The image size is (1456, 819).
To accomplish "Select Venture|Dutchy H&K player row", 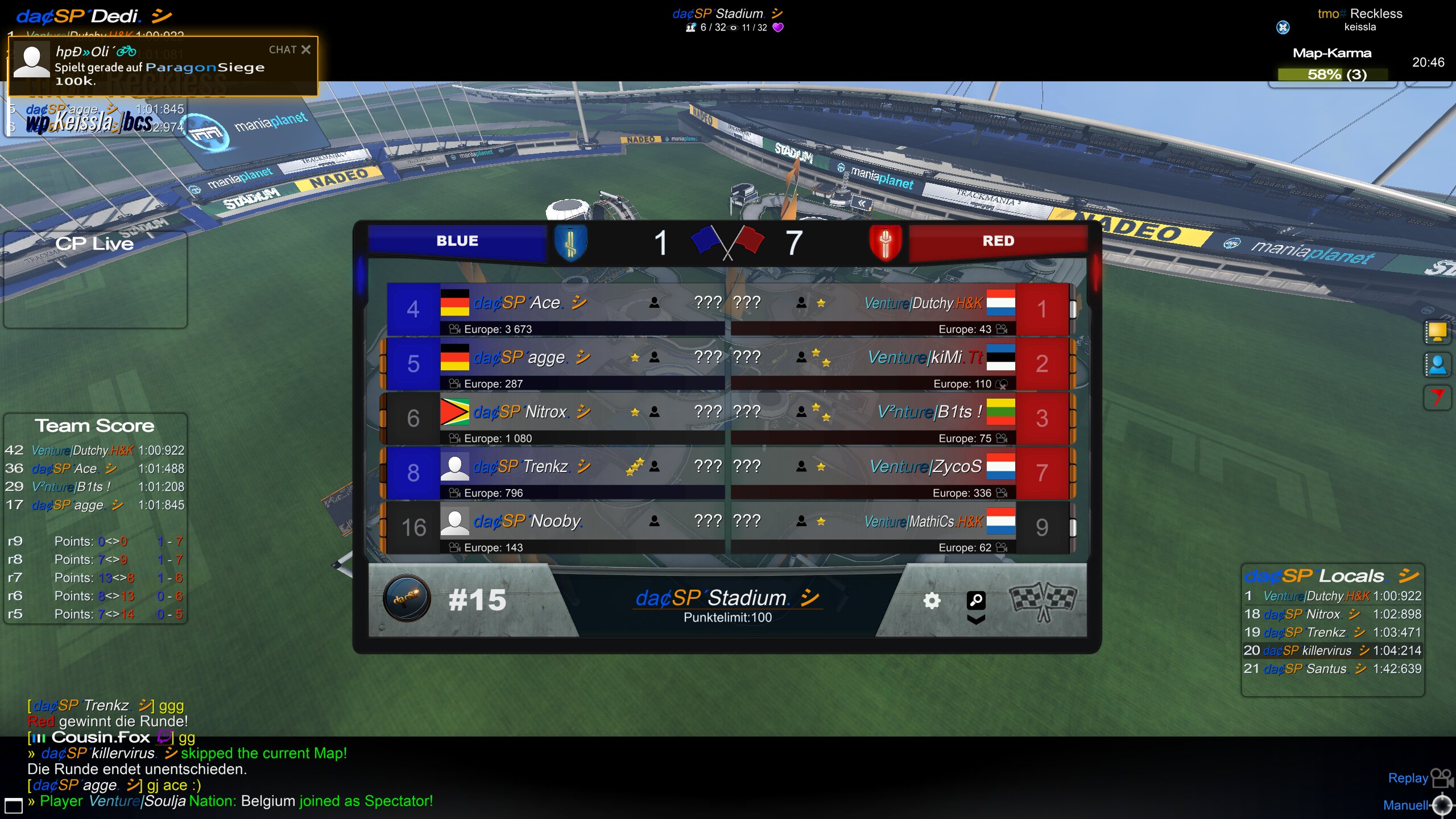I will (x=900, y=309).
